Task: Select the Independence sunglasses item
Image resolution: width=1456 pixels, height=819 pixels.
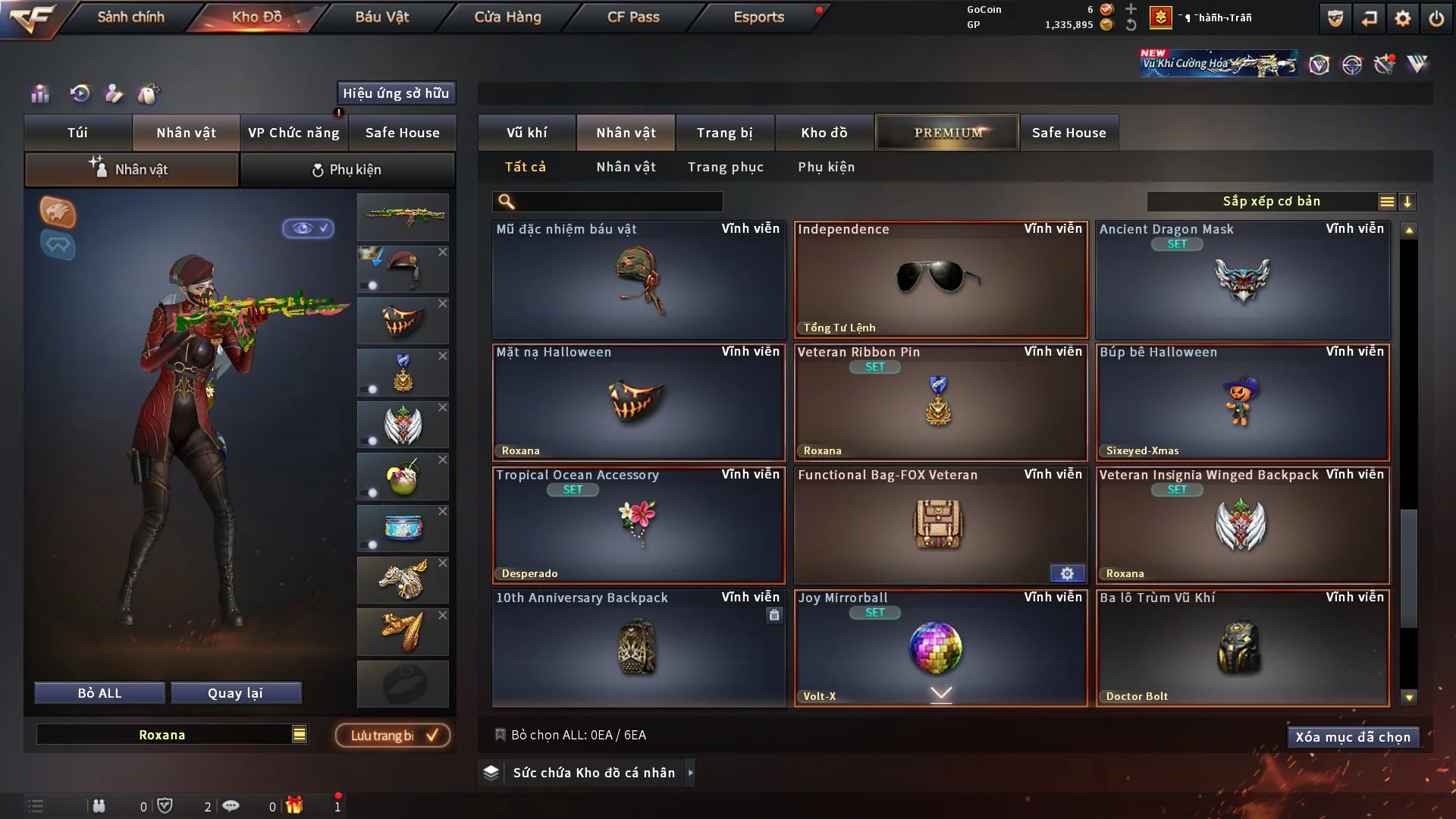Action: pyautogui.click(x=940, y=279)
